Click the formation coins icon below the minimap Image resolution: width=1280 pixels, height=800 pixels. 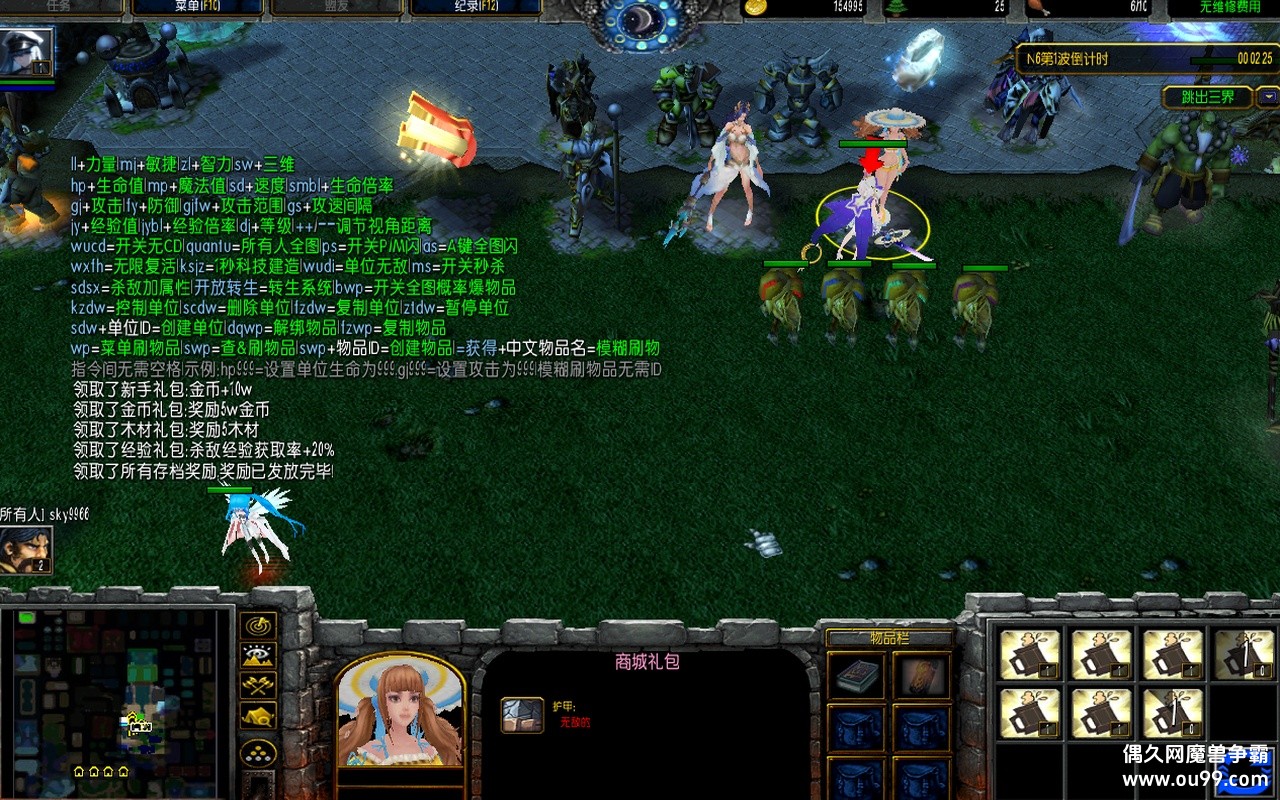pos(258,754)
